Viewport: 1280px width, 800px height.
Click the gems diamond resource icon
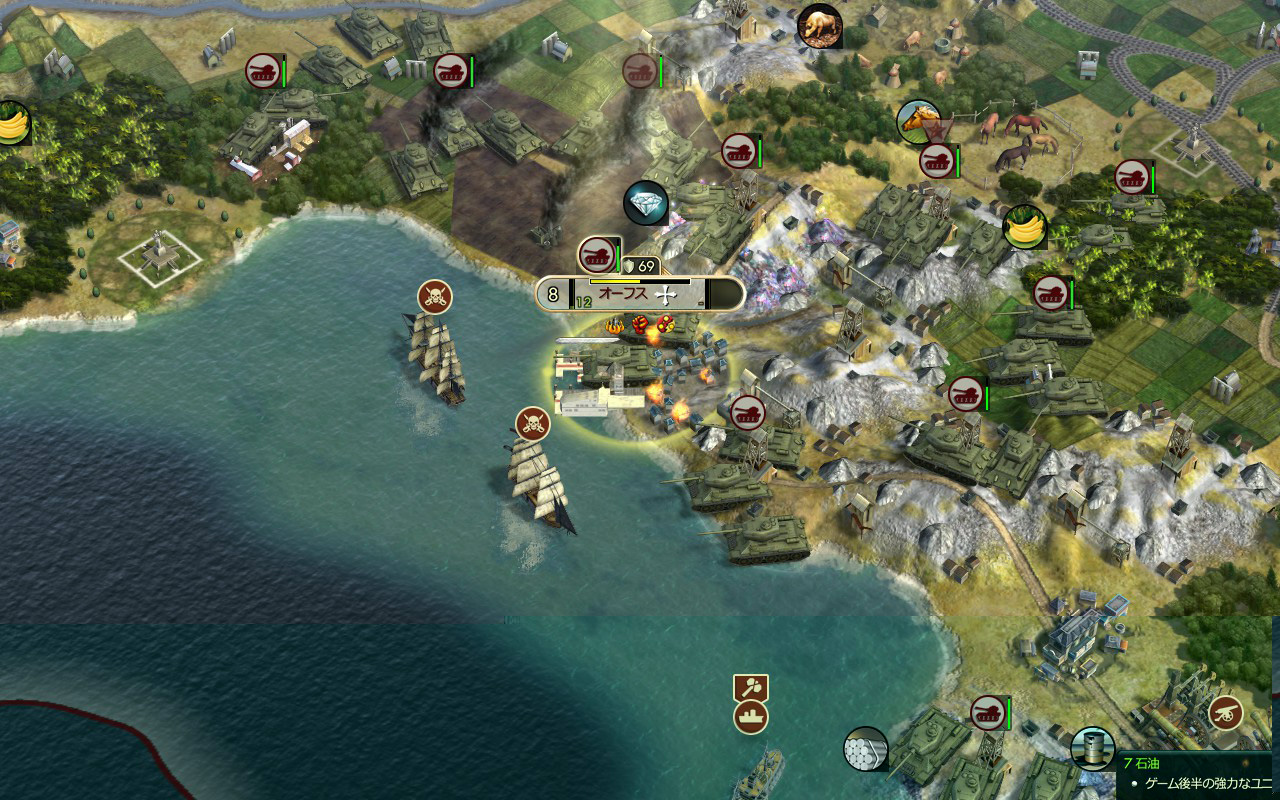click(646, 201)
